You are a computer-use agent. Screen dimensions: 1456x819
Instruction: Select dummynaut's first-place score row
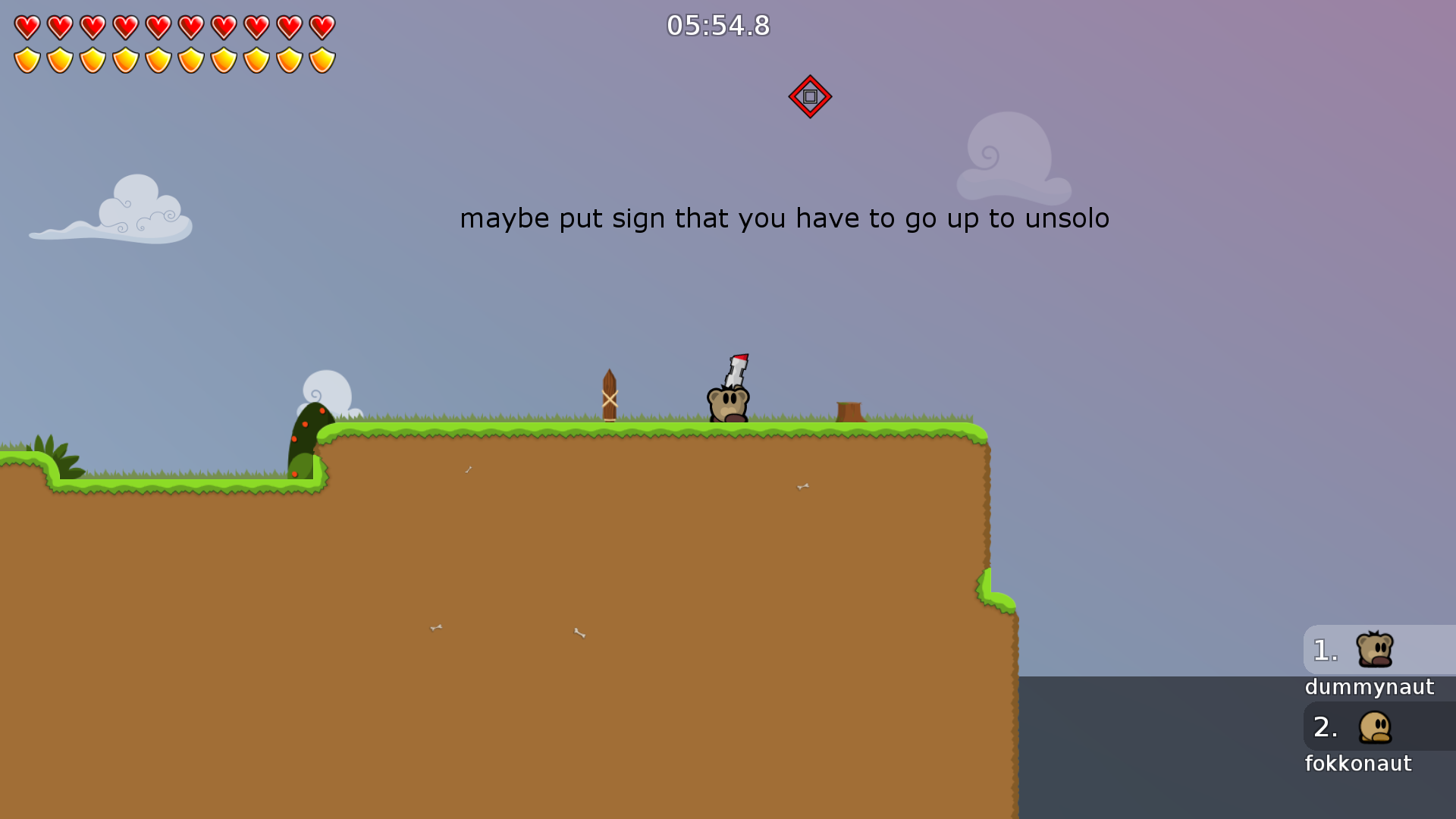coord(1378,651)
